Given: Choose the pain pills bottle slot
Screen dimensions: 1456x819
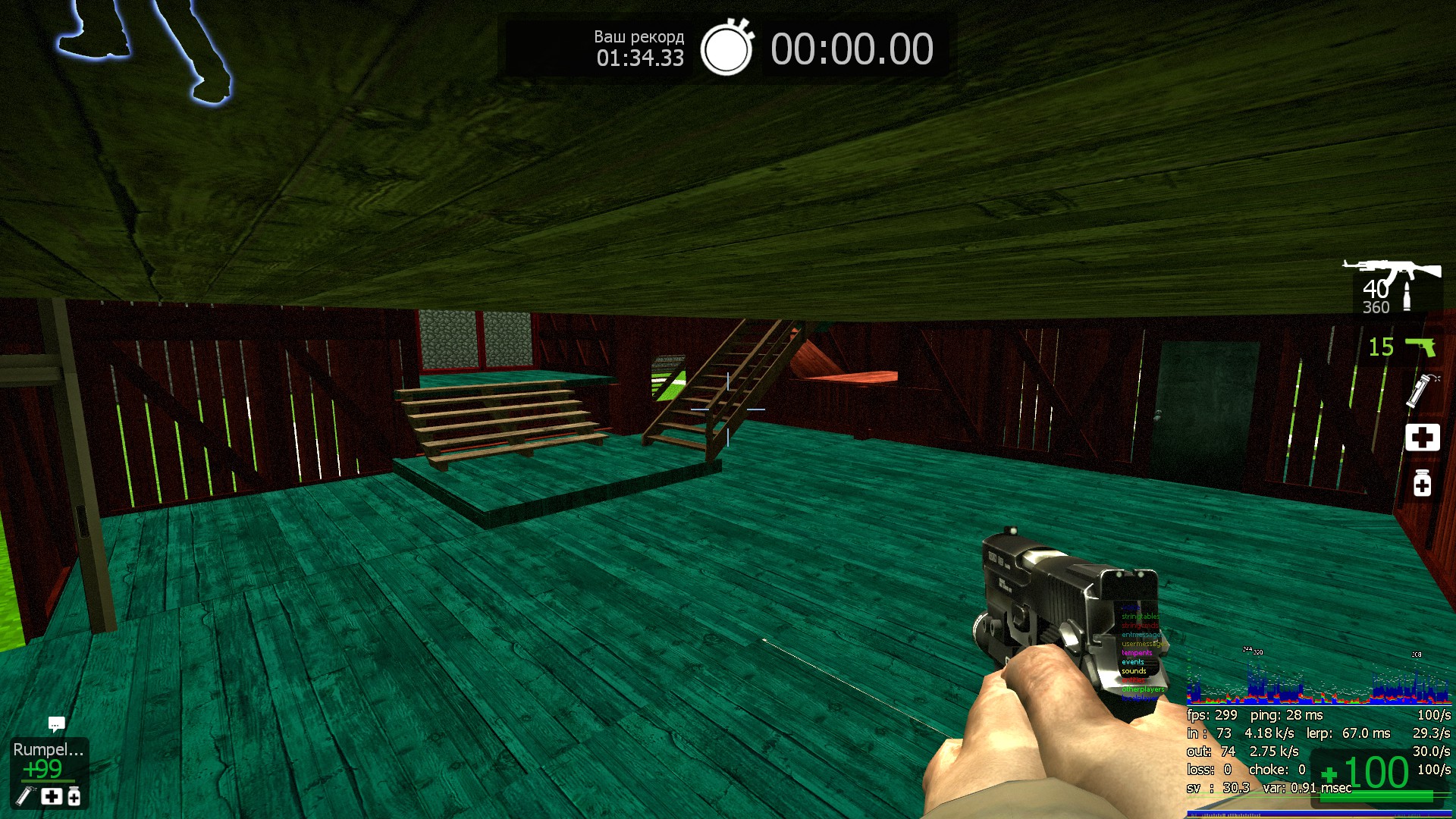Looking at the screenshot, I should coord(1422,483).
